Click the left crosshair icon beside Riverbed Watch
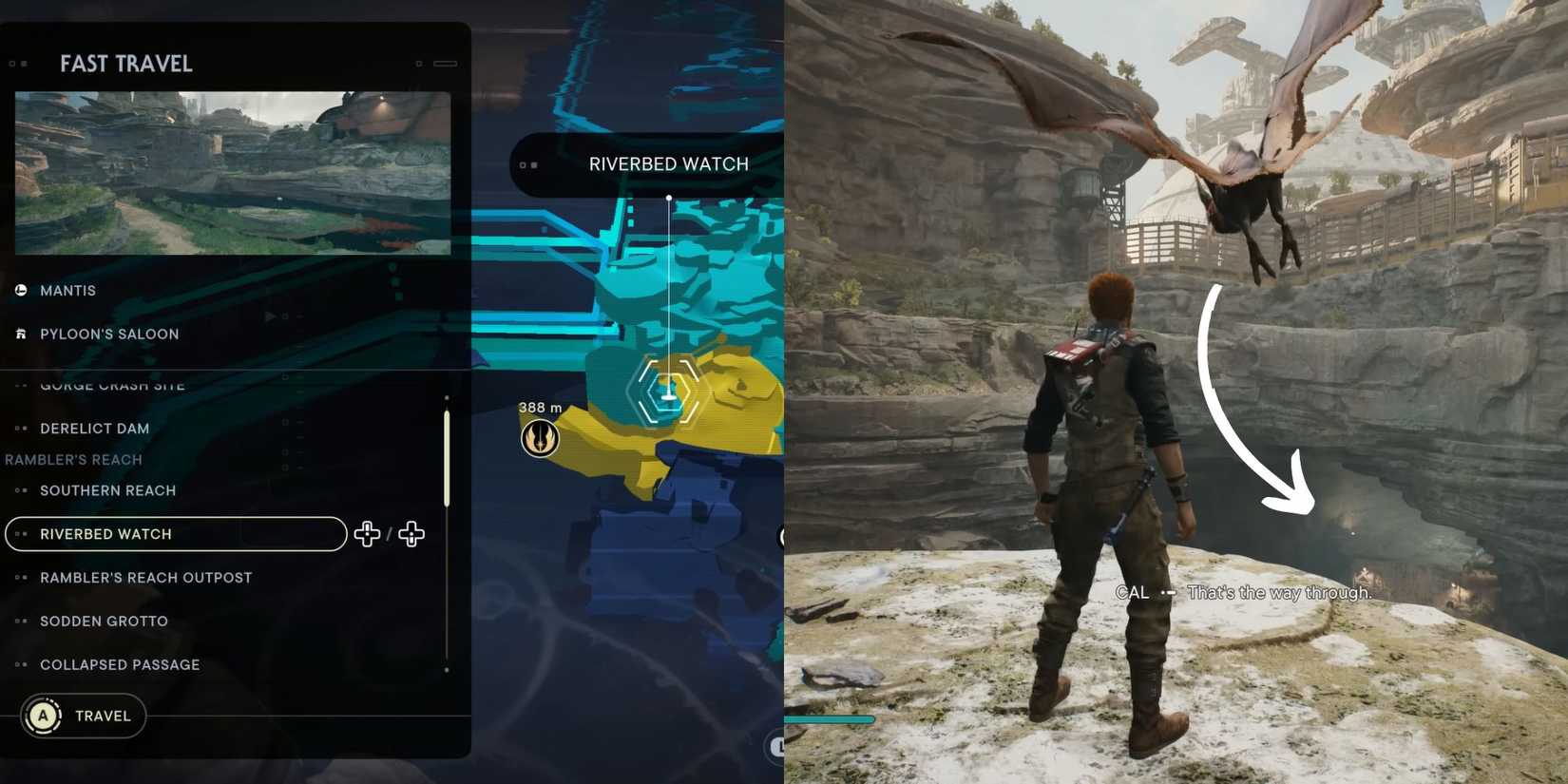The height and width of the screenshot is (784, 1568). point(367,534)
